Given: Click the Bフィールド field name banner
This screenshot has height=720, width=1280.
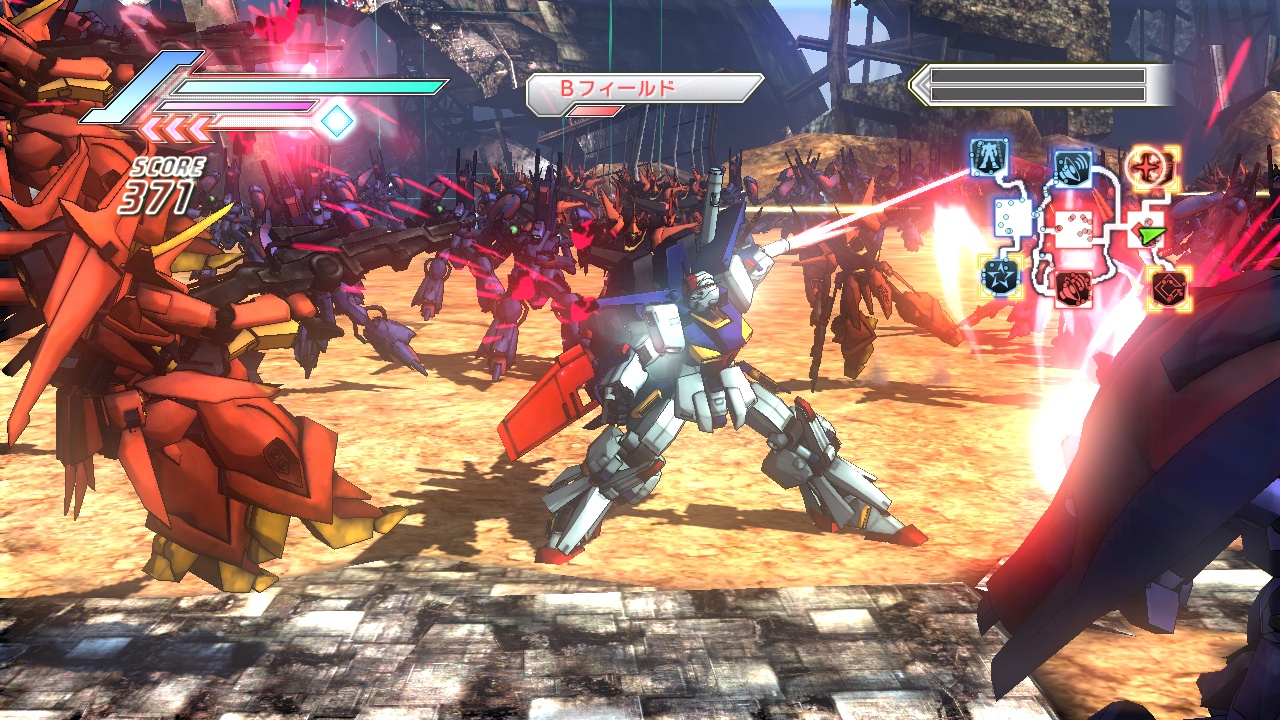Looking at the screenshot, I should tap(645, 89).
